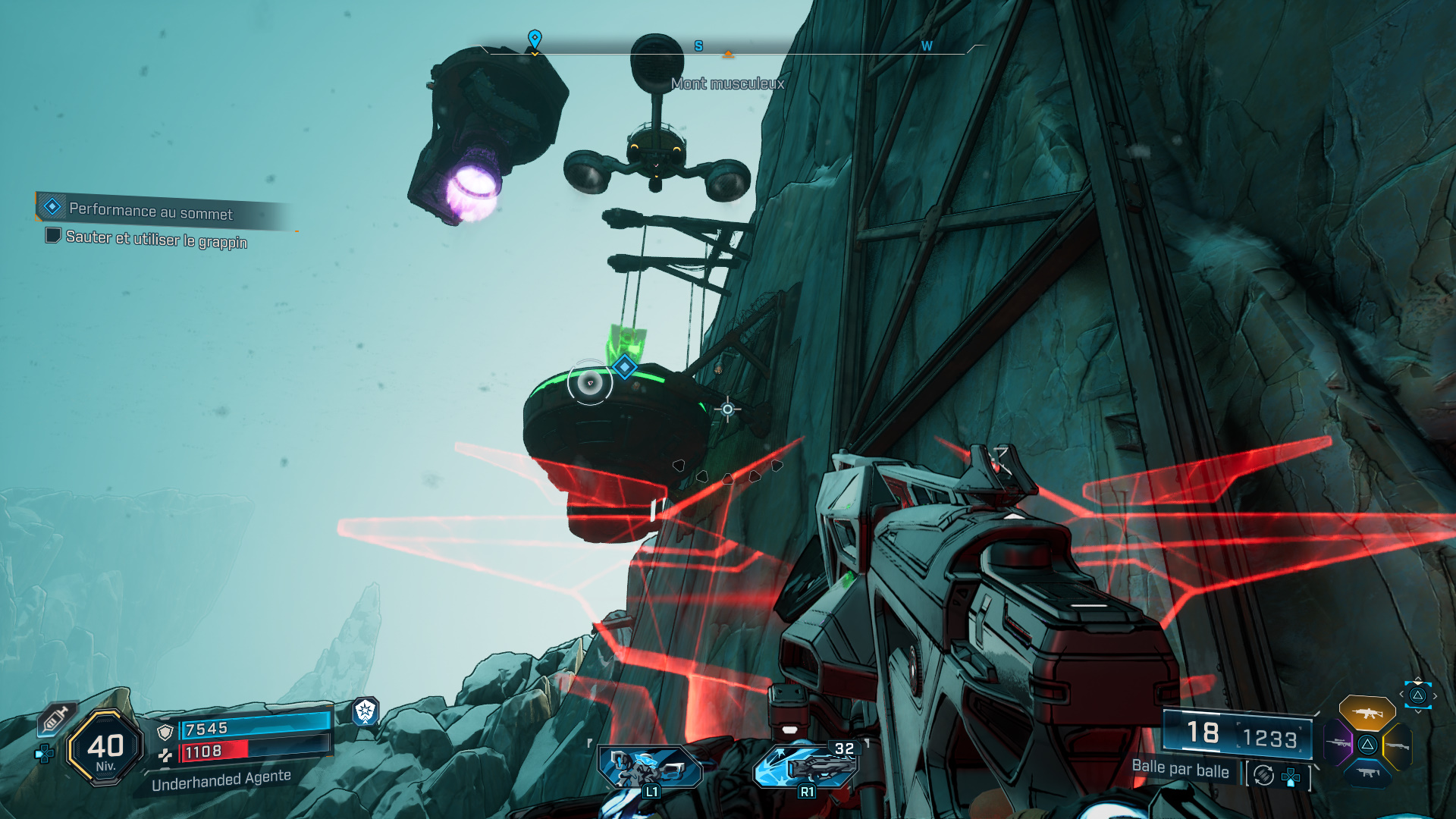Activate the action skill with the armored figure
Viewport: 1456px width, 819px height.
[x=651, y=767]
